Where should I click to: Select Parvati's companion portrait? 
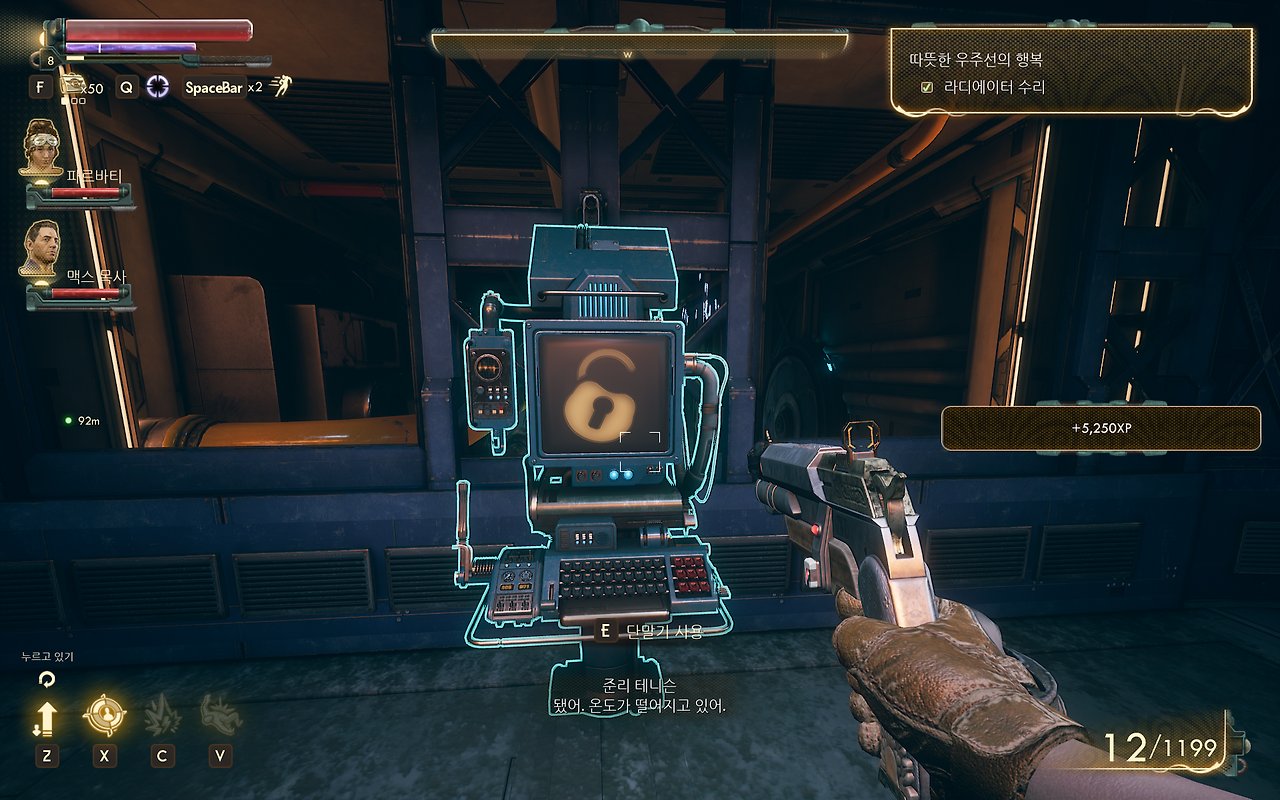(43, 148)
